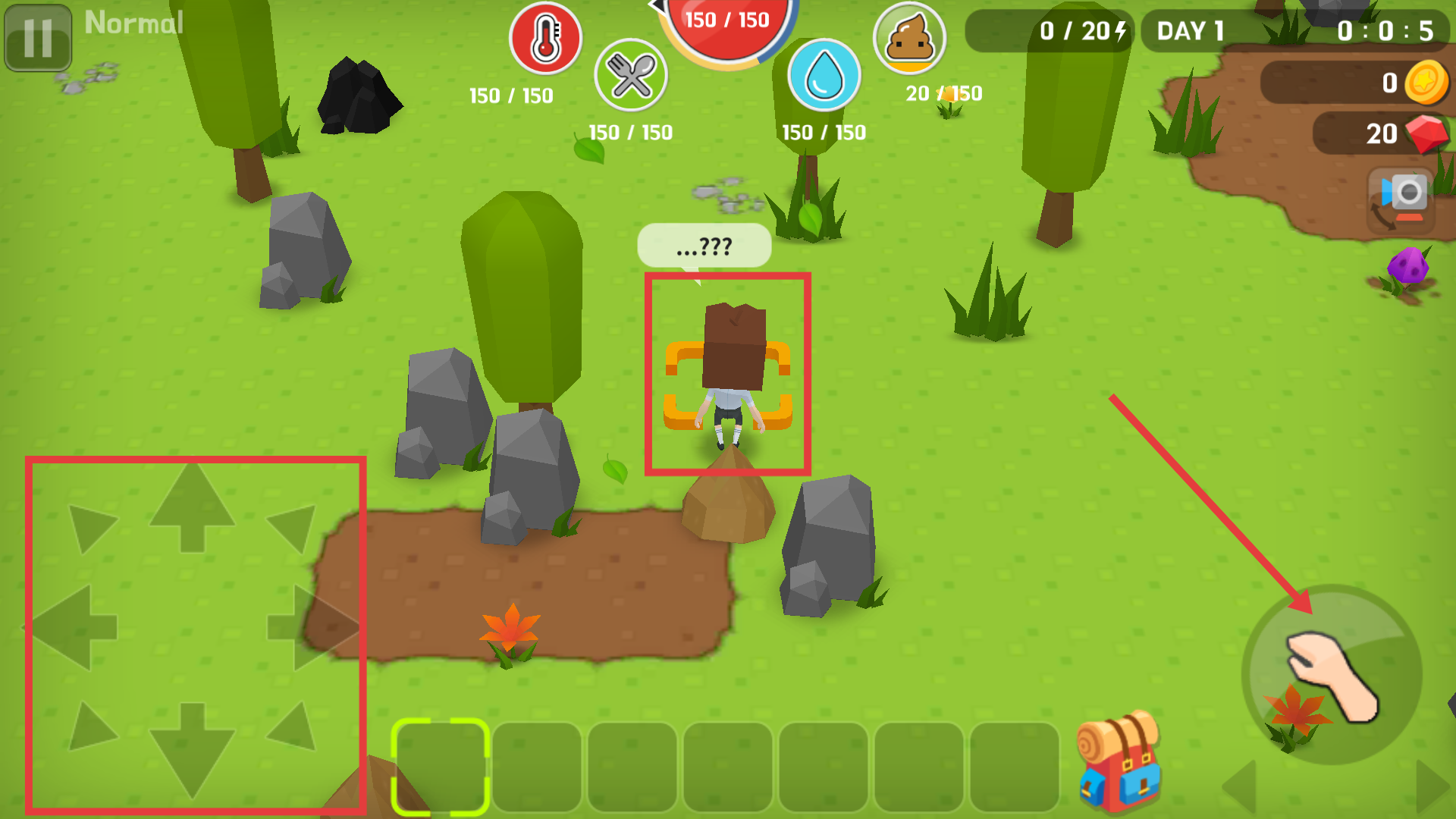Tap the red thermometer temperature icon
The height and width of the screenshot is (819, 1456).
tap(545, 38)
